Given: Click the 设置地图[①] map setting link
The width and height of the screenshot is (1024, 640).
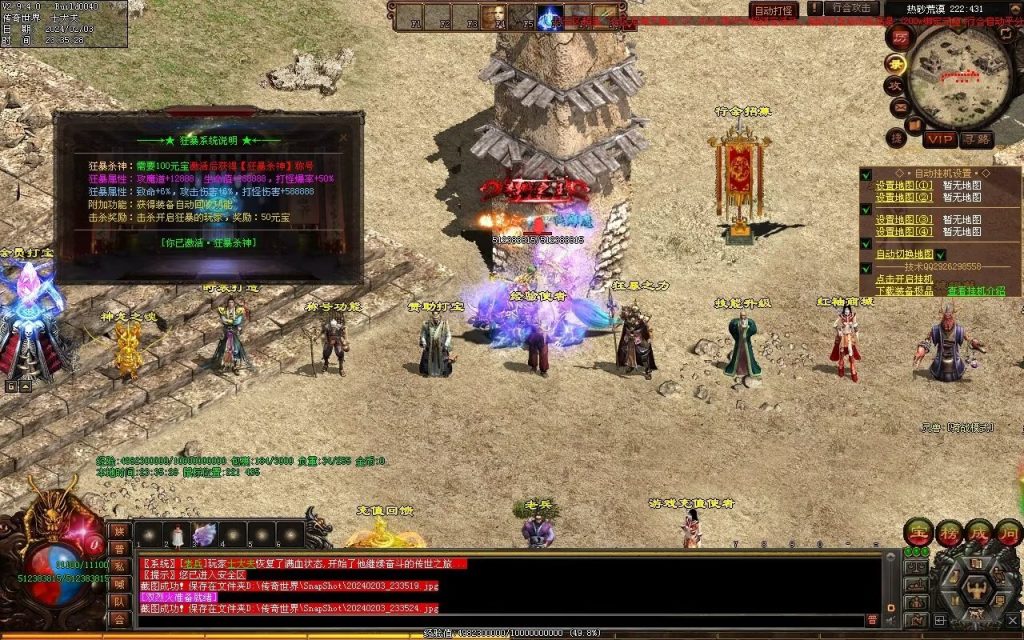Looking at the screenshot, I should (904, 185).
